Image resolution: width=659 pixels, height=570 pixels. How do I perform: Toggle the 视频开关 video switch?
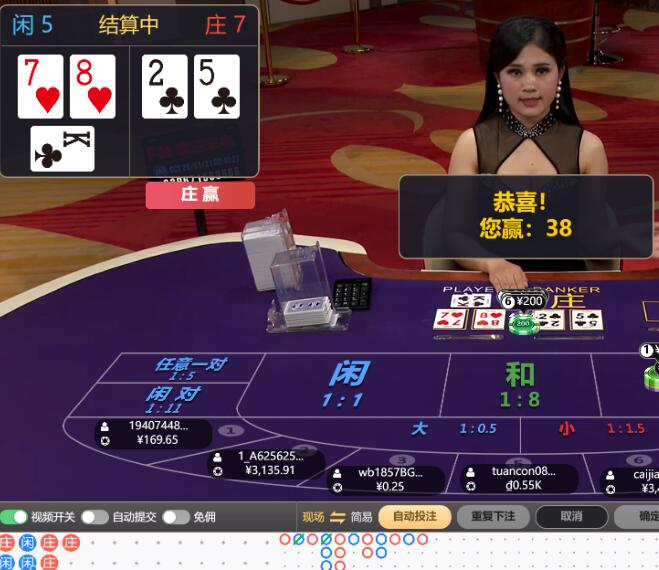[14, 517]
